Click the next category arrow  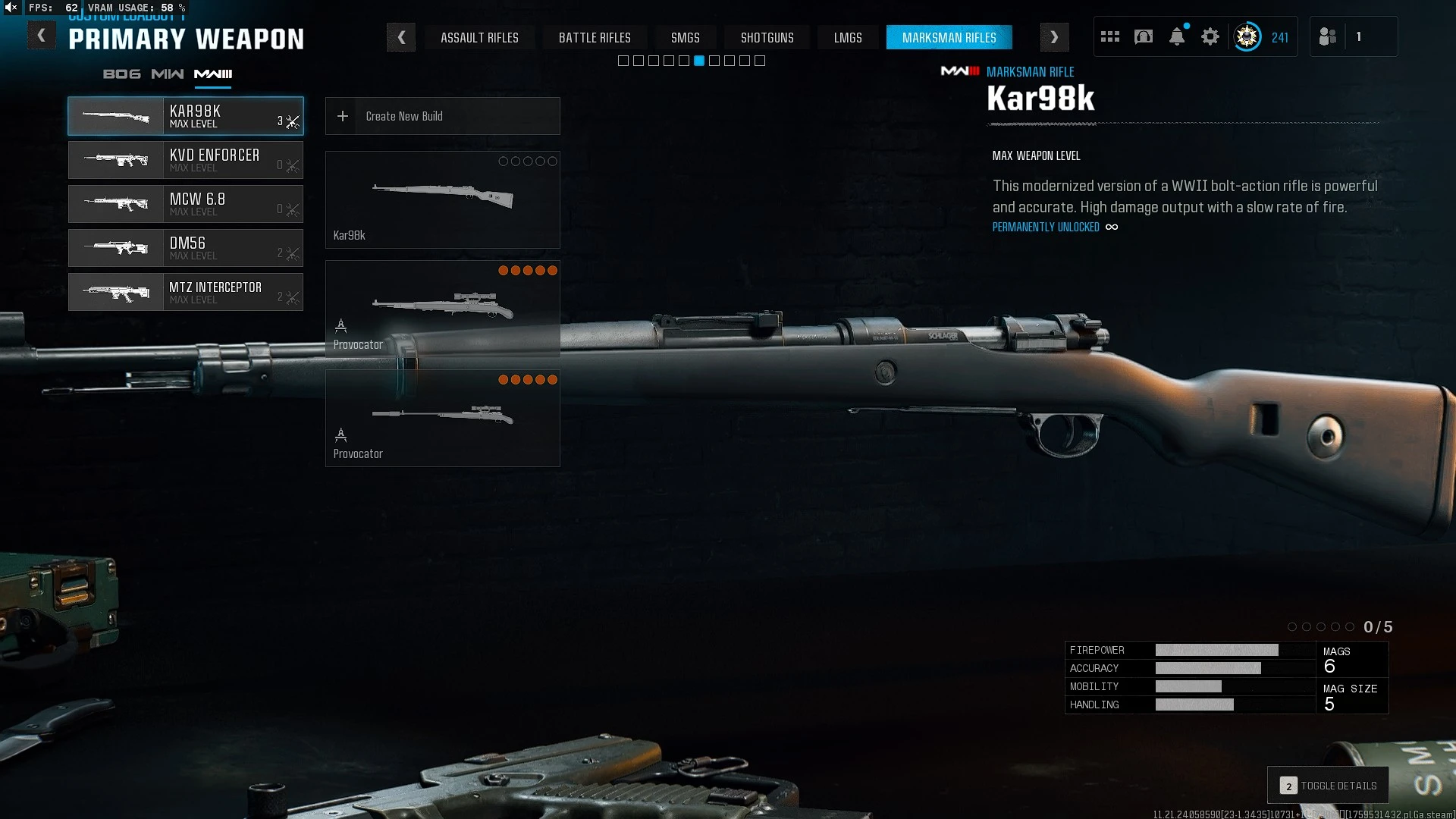click(x=1054, y=37)
